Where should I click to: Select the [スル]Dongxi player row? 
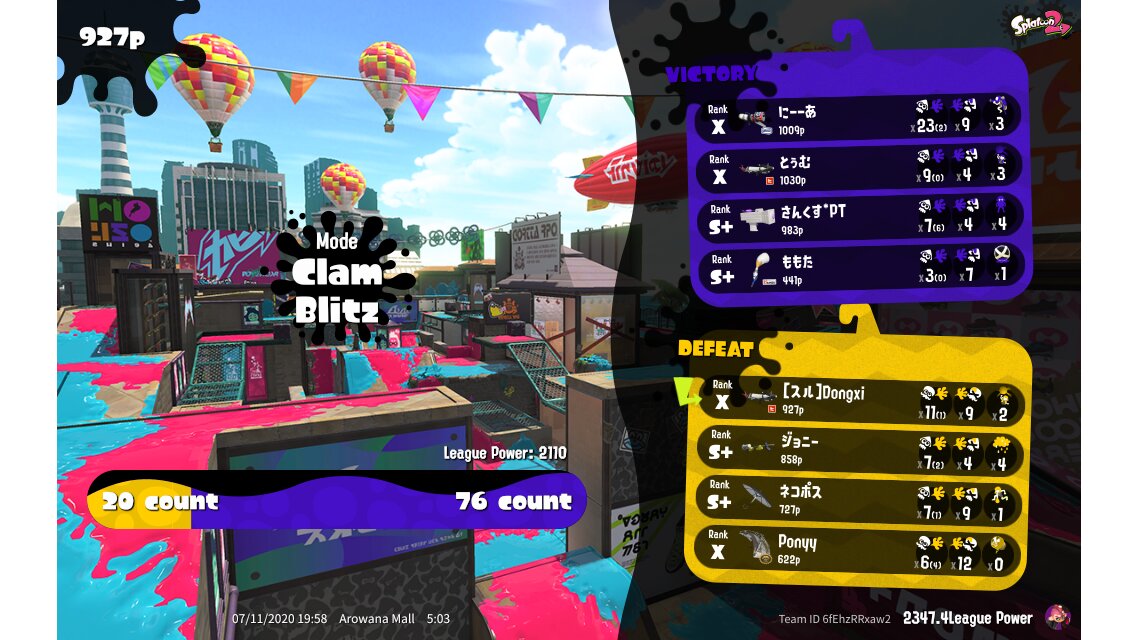pyautogui.click(x=860, y=401)
